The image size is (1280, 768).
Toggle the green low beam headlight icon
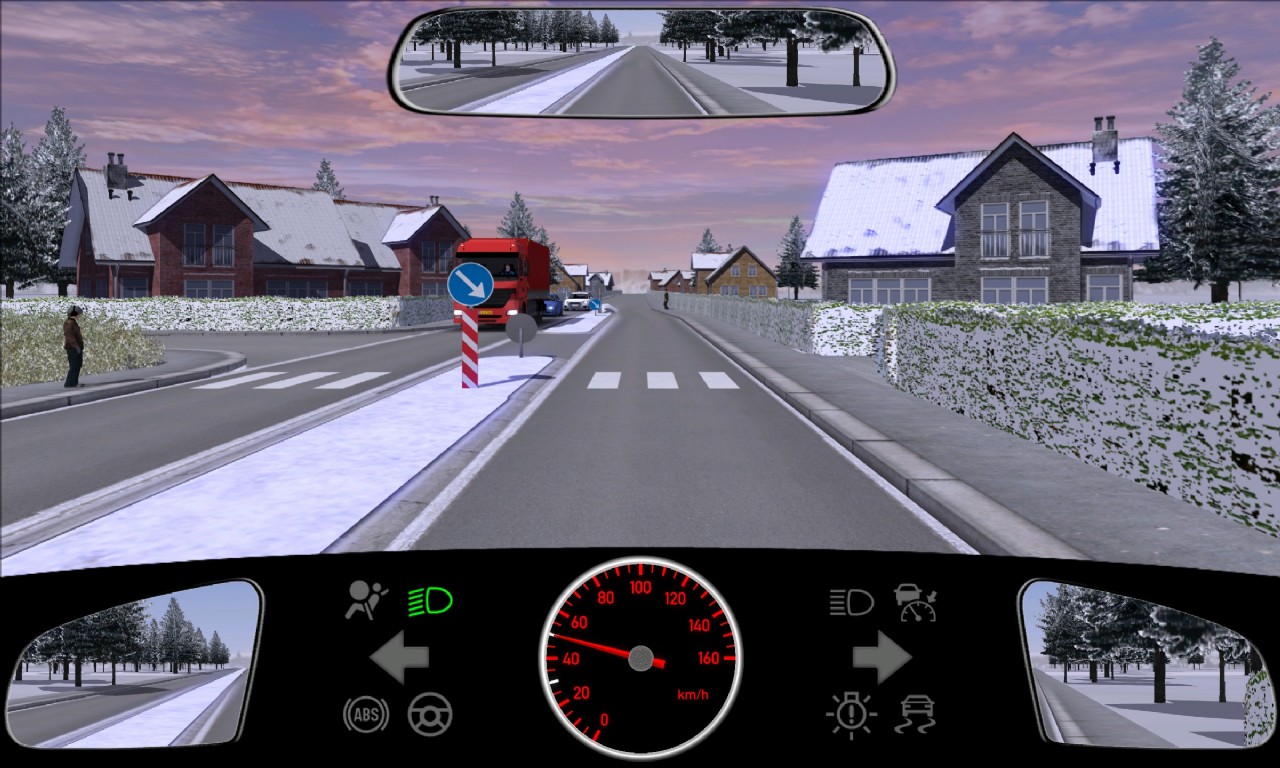click(x=430, y=601)
